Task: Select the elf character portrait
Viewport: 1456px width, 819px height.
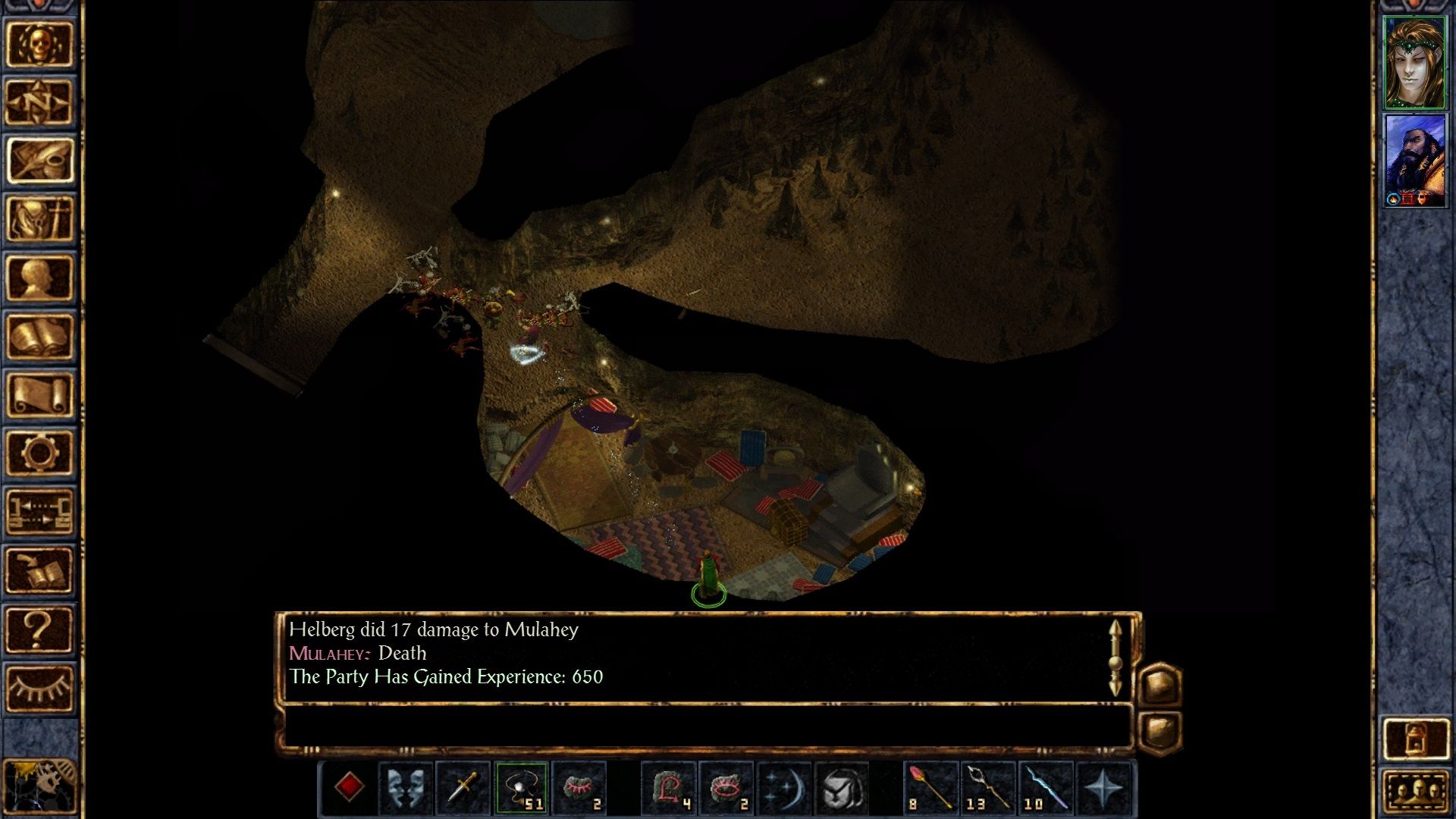Action: pos(1414,63)
